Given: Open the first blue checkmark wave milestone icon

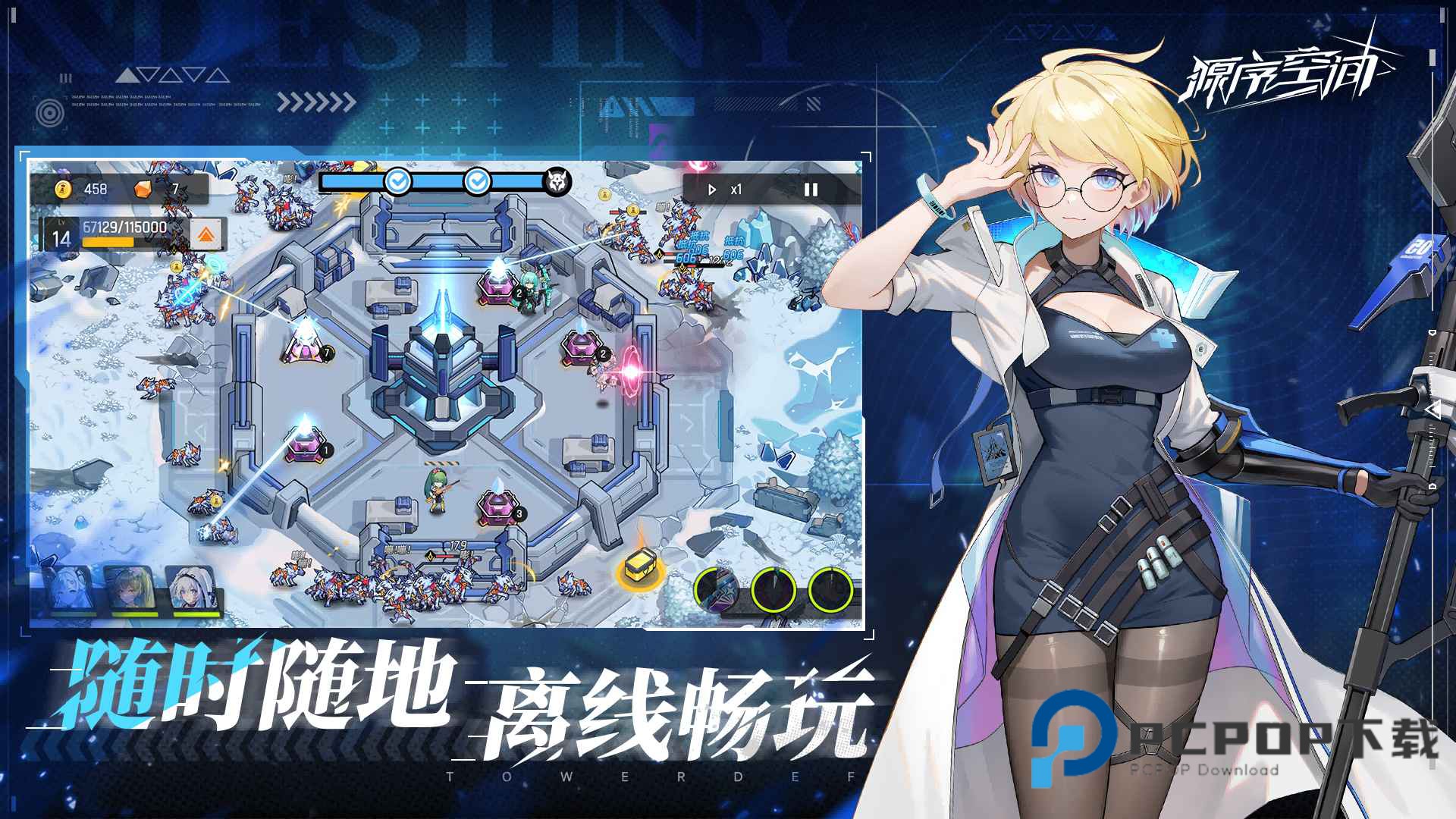Looking at the screenshot, I should coord(397,182).
